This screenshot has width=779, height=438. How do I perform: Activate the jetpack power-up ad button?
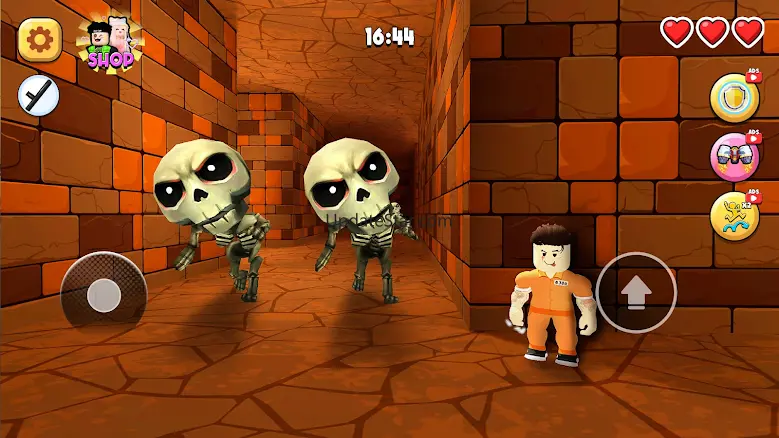pos(734,157)
